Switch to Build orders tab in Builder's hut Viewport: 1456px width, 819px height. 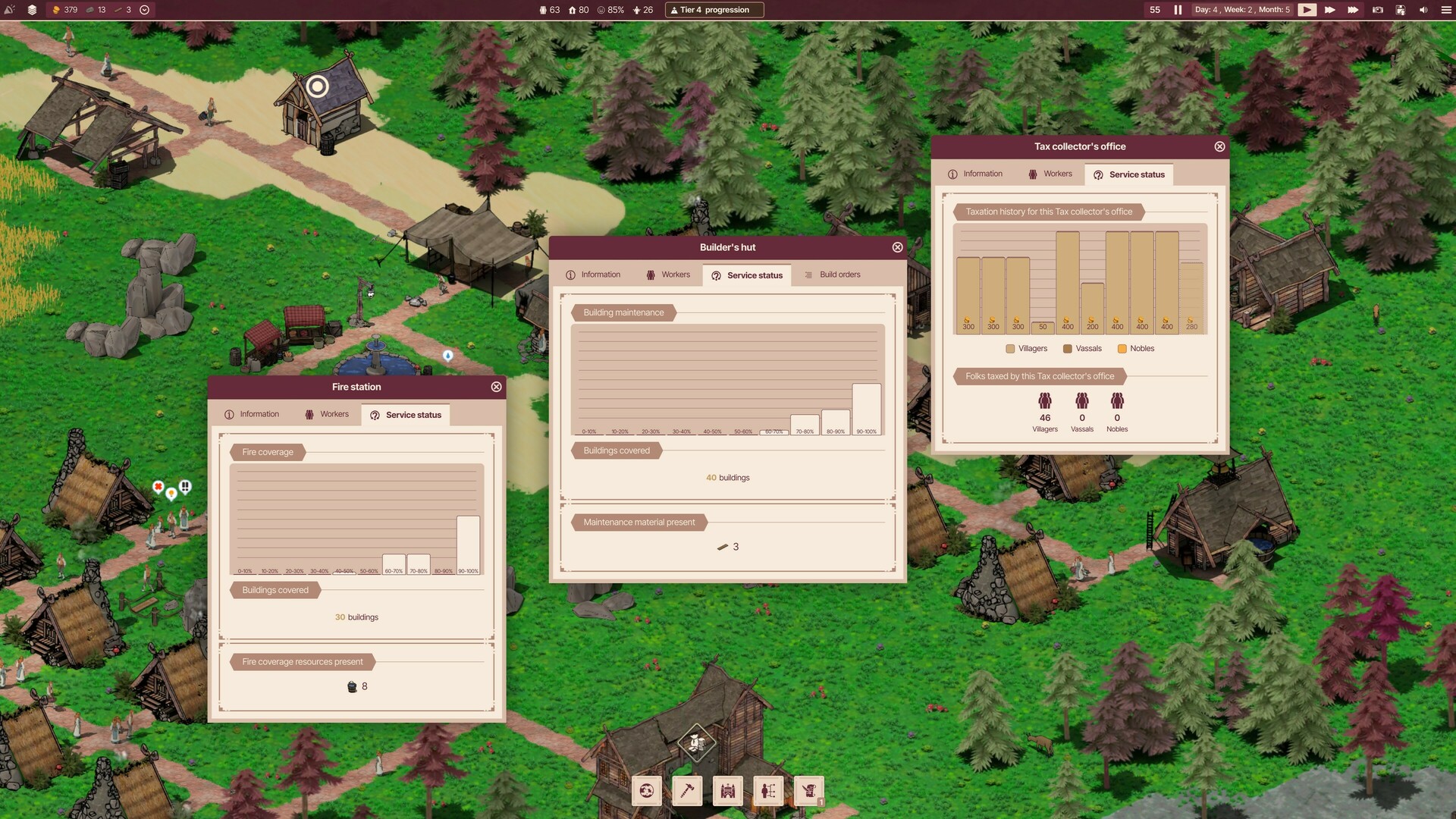tap(839, 275)
